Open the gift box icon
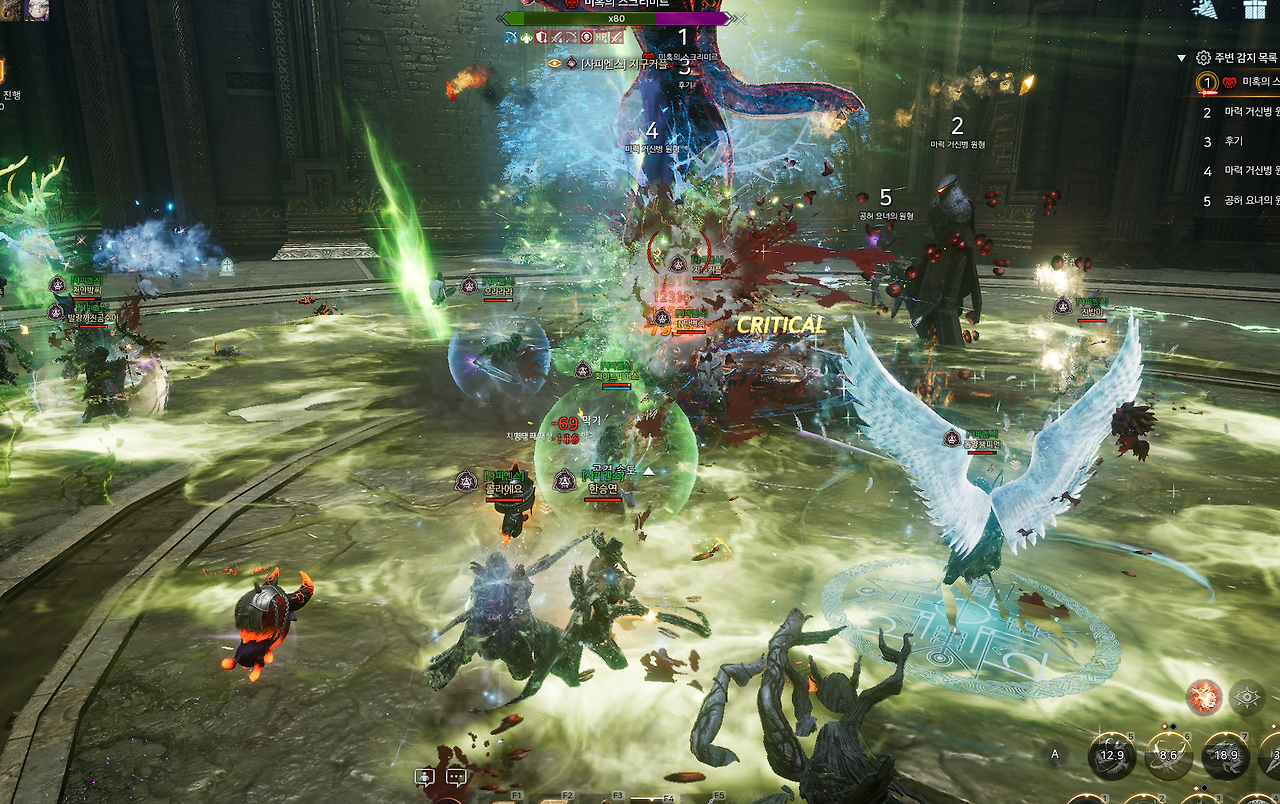Image resolution: width=1280 pixels, height=804 pixels. tap(1255, 9)
